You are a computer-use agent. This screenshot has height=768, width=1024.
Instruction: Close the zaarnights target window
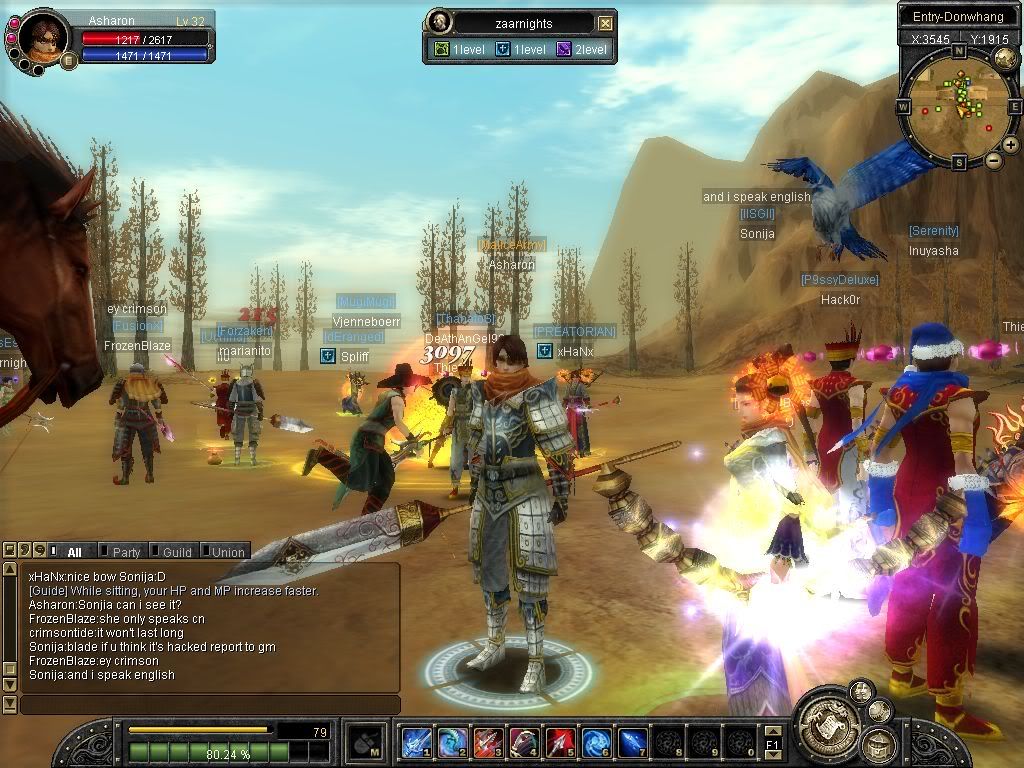605,23
